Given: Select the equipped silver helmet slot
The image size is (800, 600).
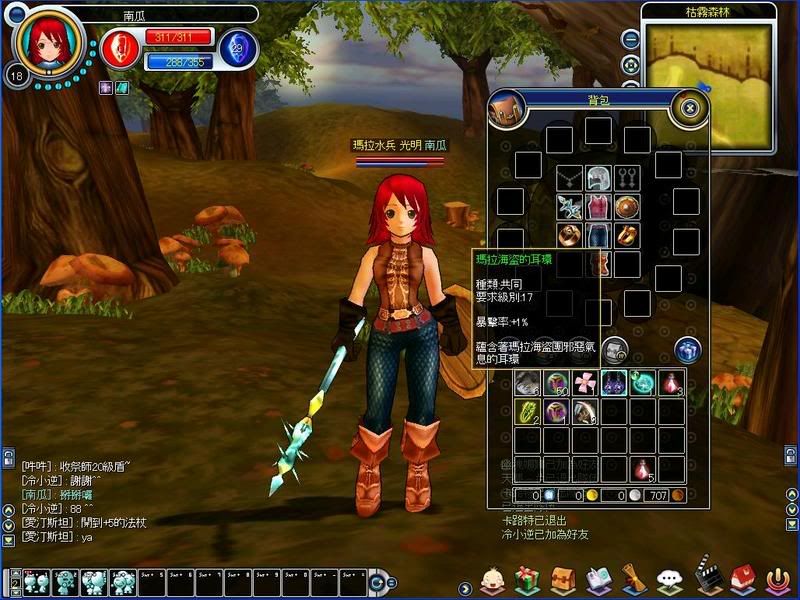Looking at the screenshot, I should point(598,179).
